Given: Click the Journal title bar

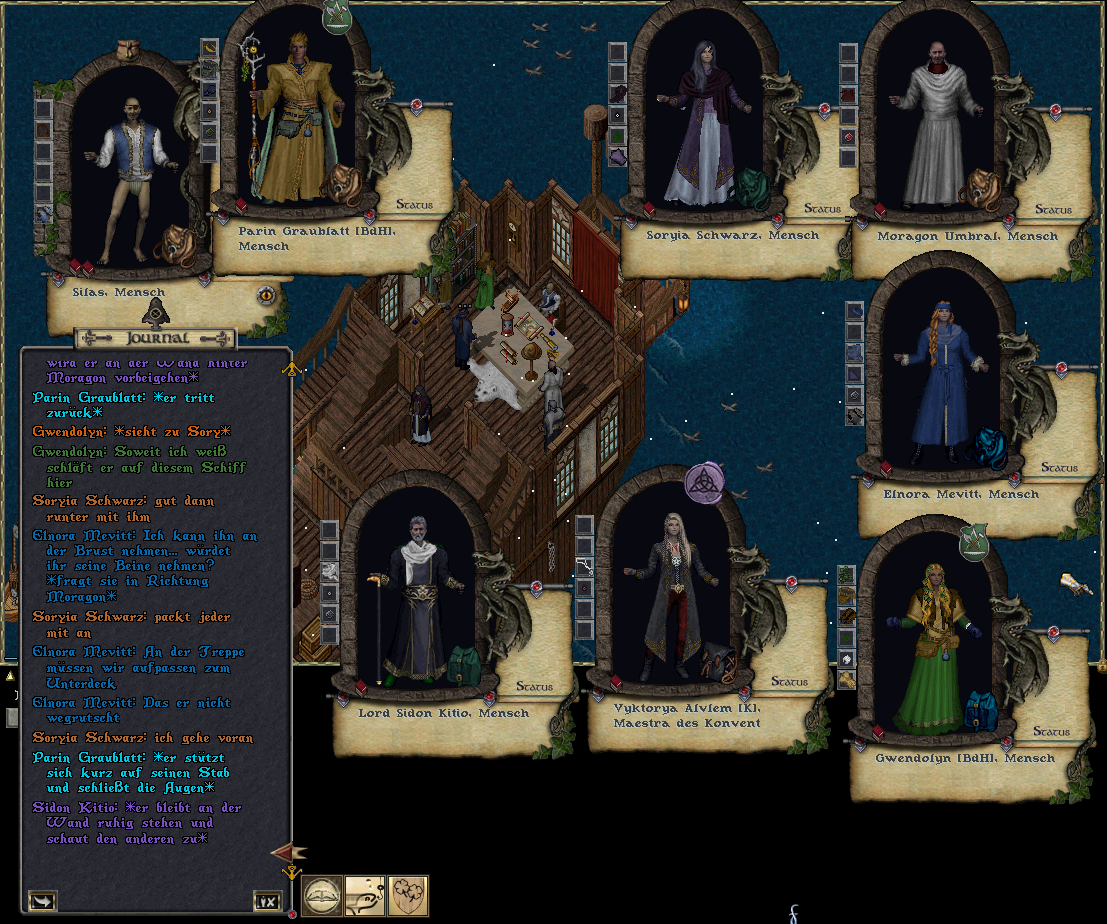Looking at the screenshot, I should click(154, 338).
